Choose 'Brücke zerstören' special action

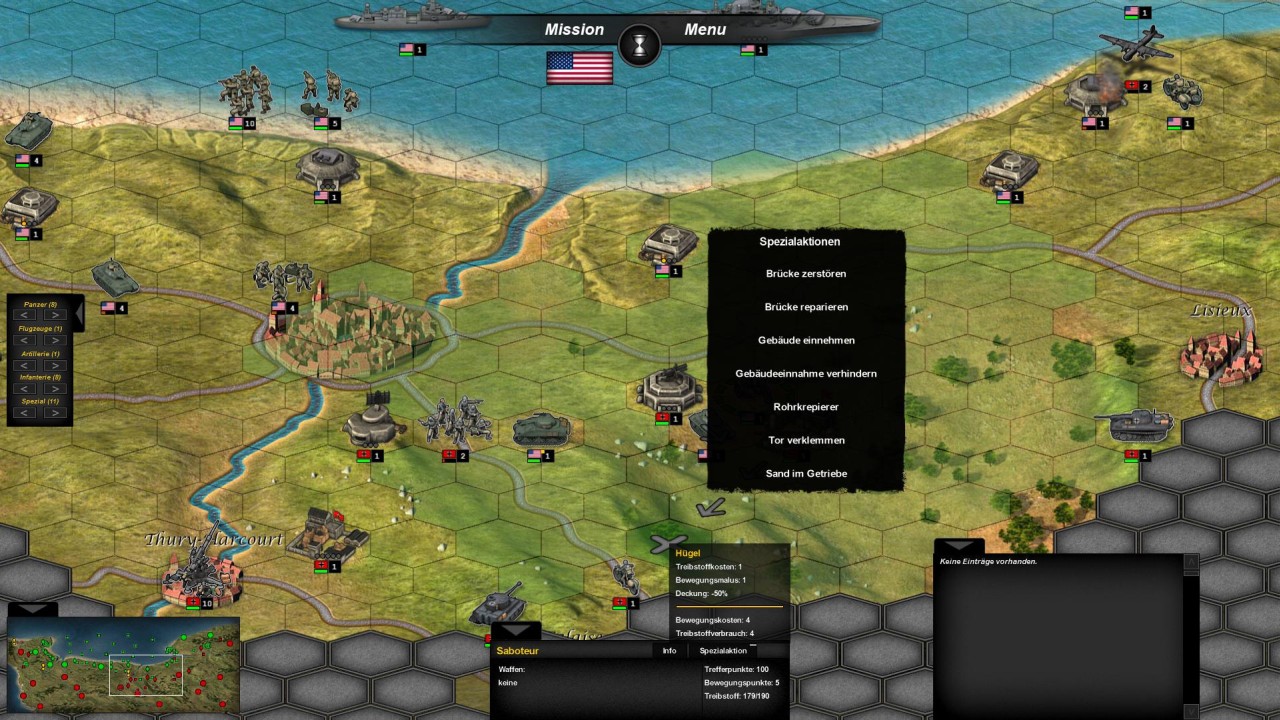pos(806,274)
